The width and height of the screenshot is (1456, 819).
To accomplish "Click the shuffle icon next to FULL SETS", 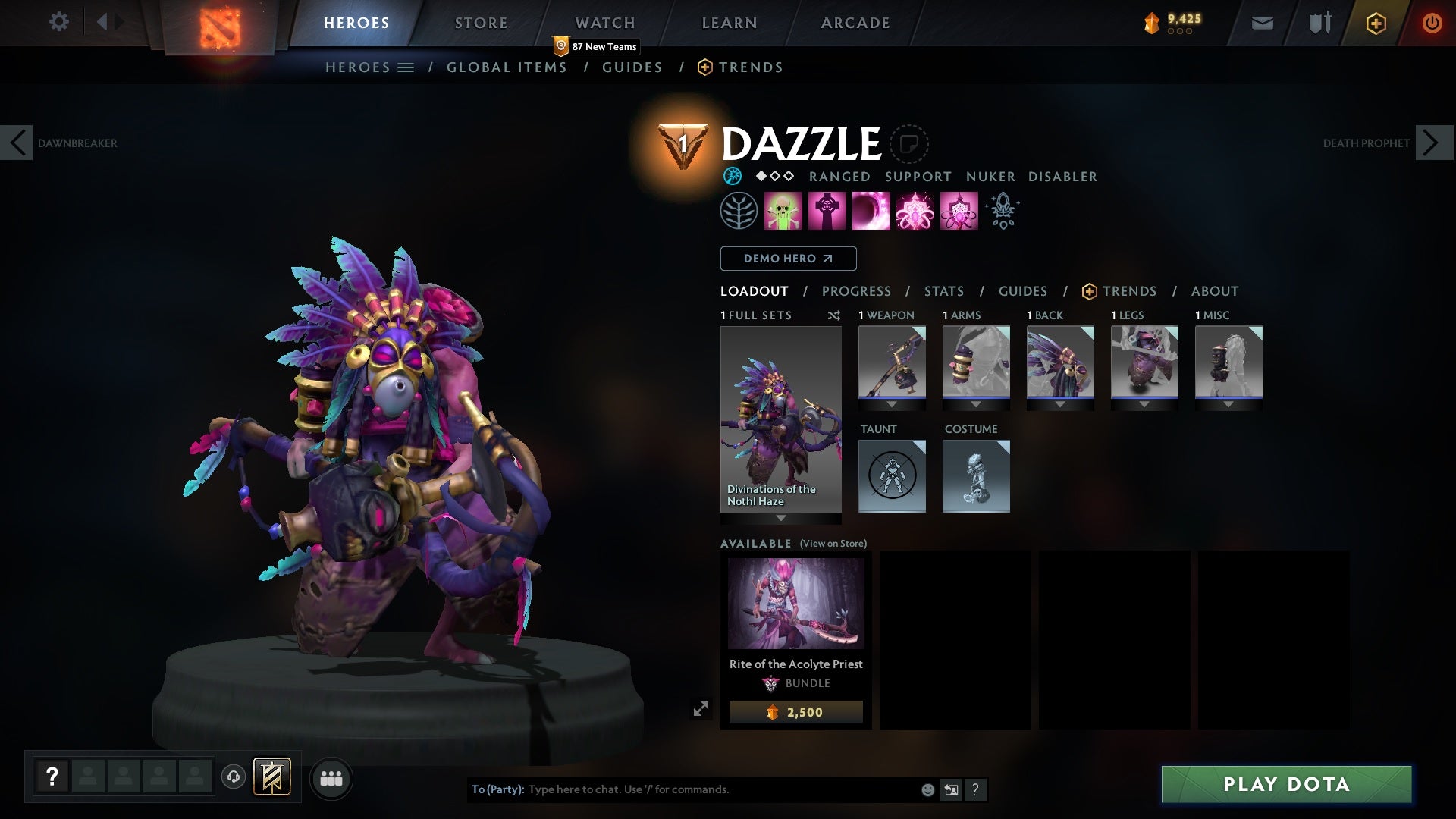I will tap(834, 316).
